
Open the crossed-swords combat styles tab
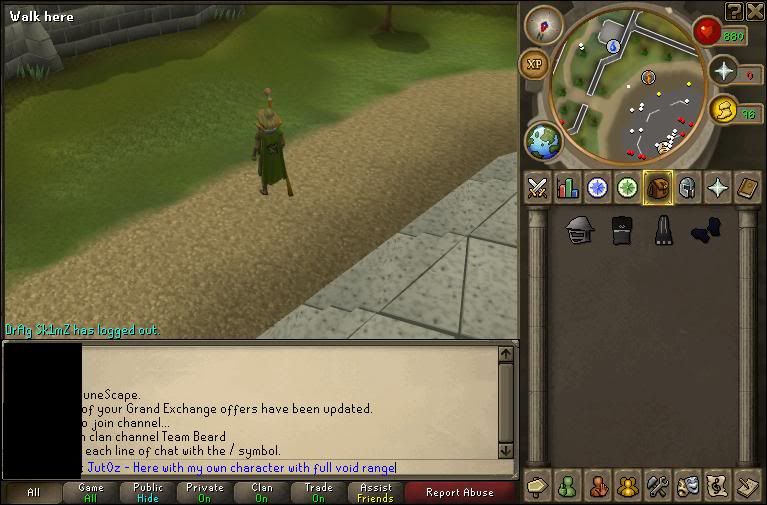538,187
